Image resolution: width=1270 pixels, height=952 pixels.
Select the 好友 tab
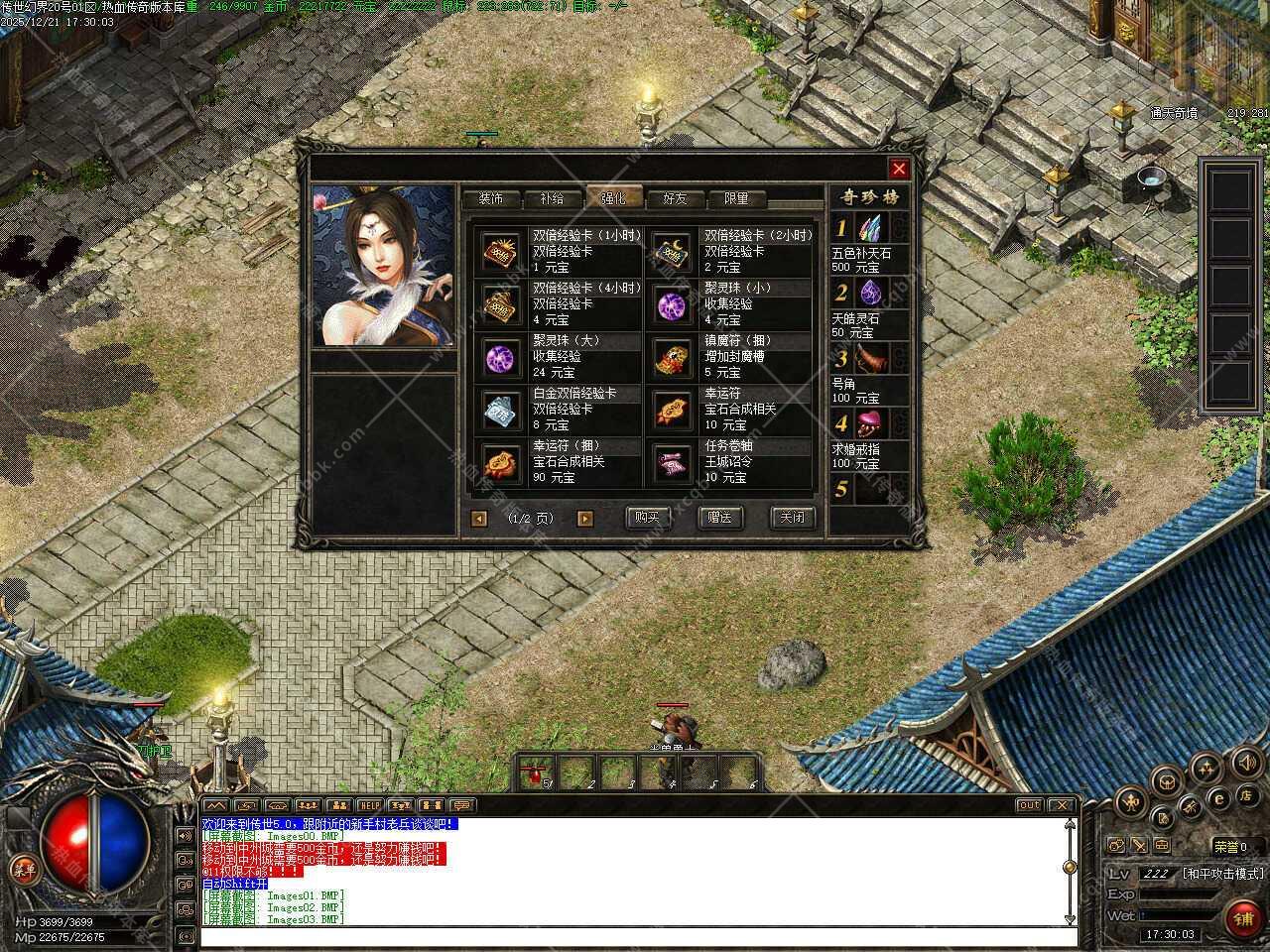click(x=675, y=198)
